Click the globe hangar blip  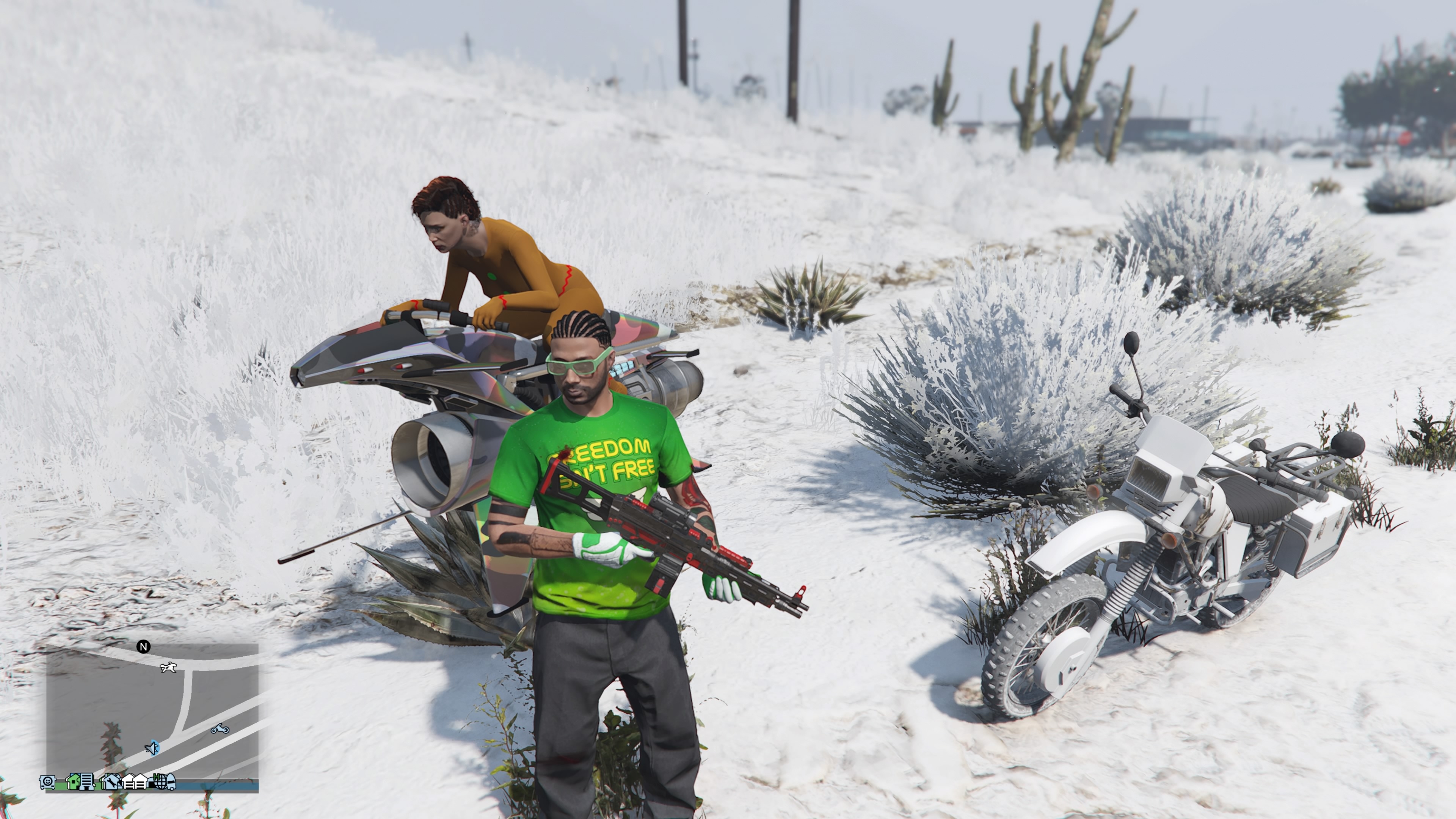(160, 782)
